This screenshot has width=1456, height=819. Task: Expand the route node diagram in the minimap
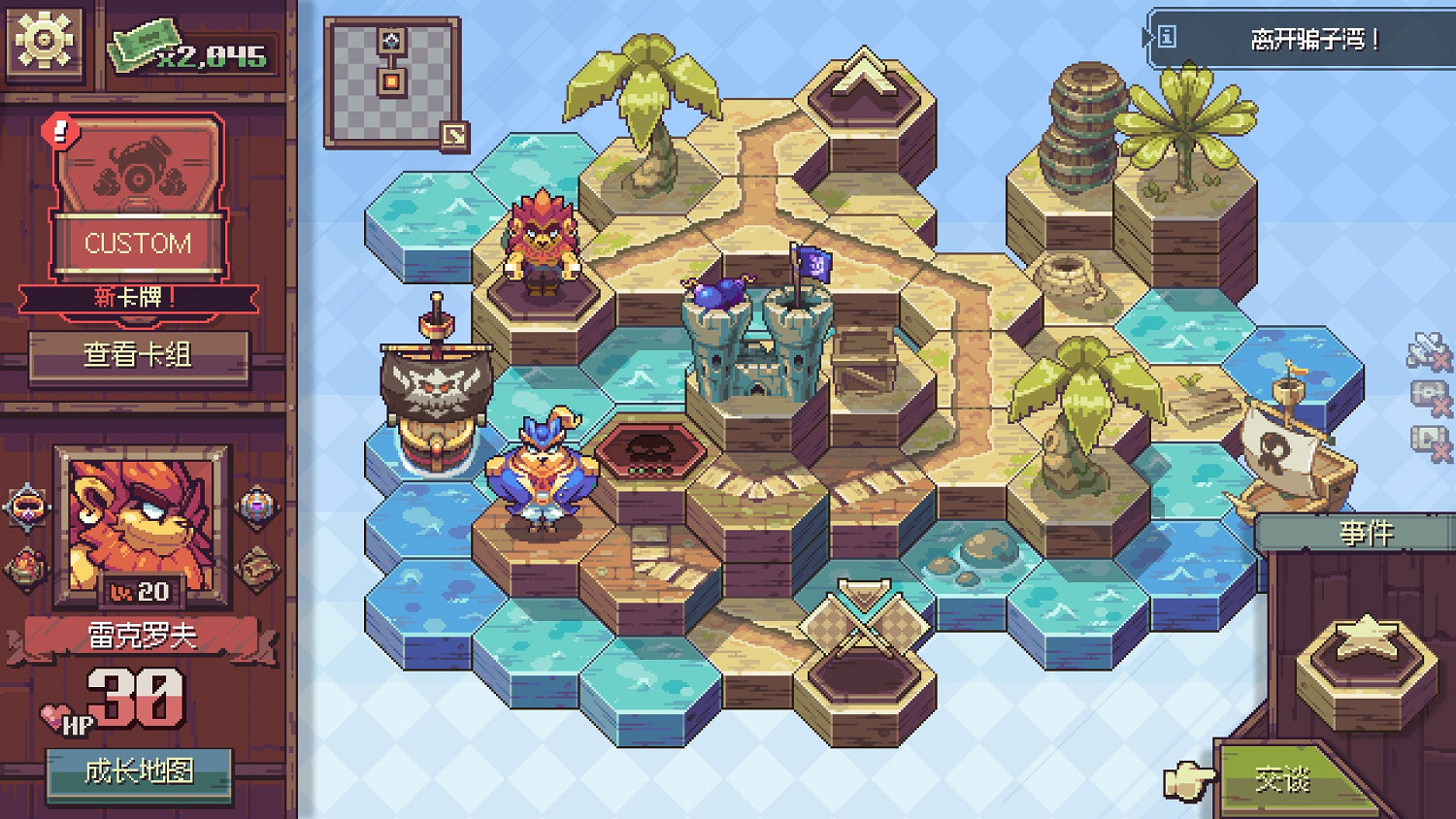[390, 63]
